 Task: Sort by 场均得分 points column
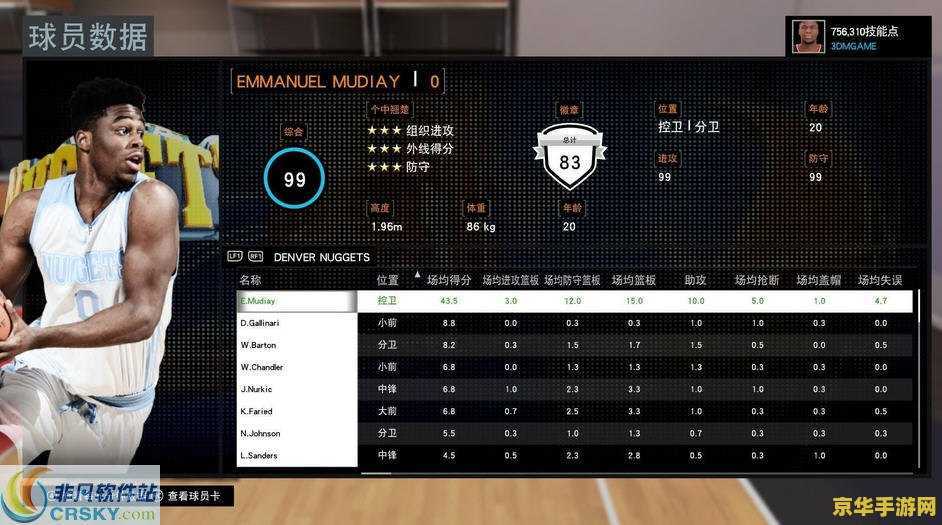click(449, 280)
